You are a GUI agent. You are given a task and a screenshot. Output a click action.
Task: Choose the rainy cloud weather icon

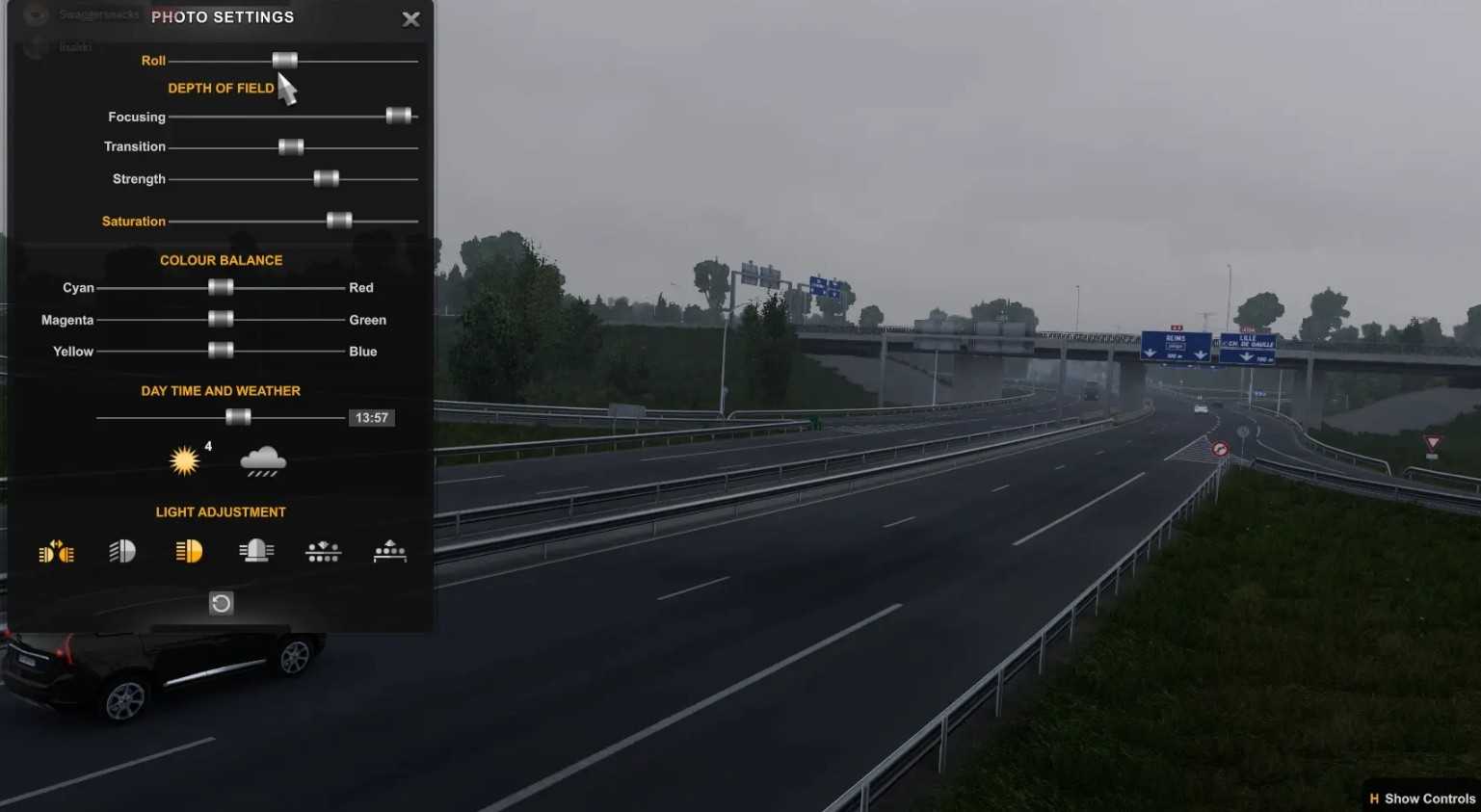click(263, 461)
